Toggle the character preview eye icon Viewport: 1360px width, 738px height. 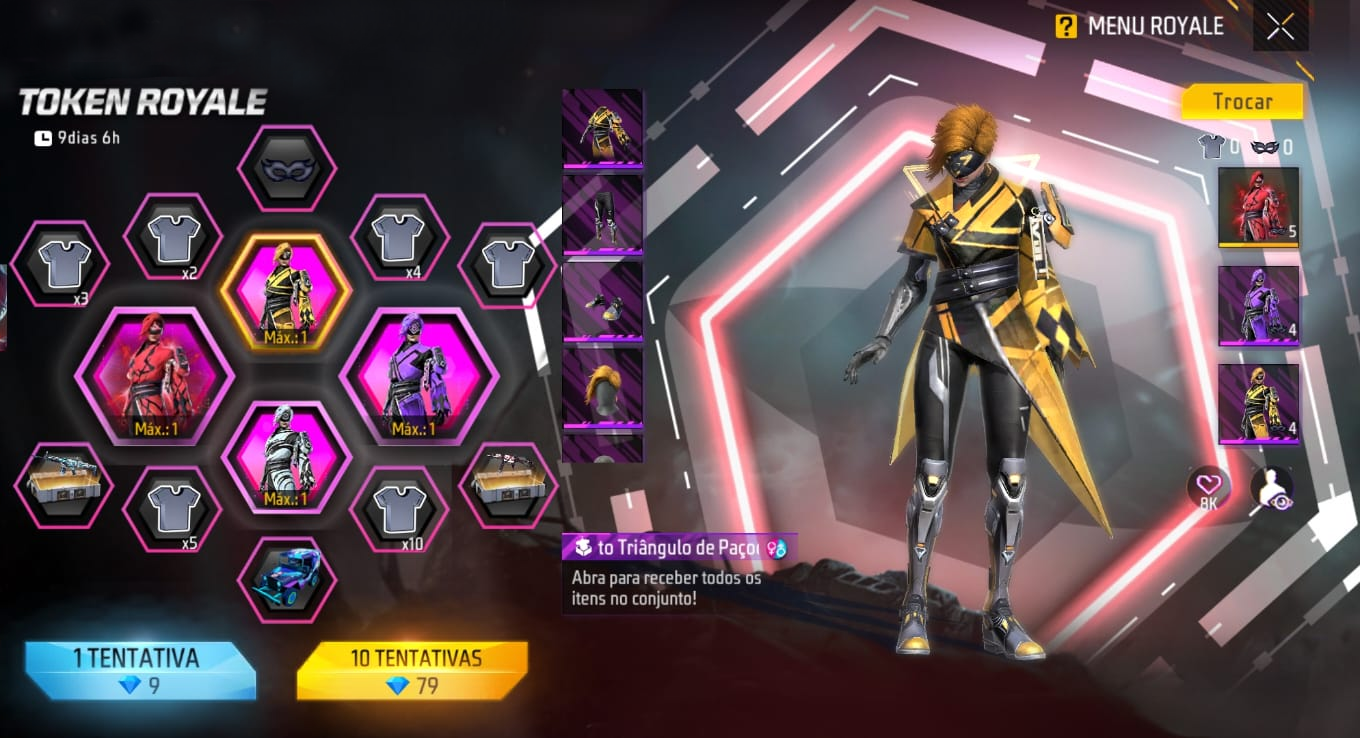pyautogui.click(x=1272, y=487)
